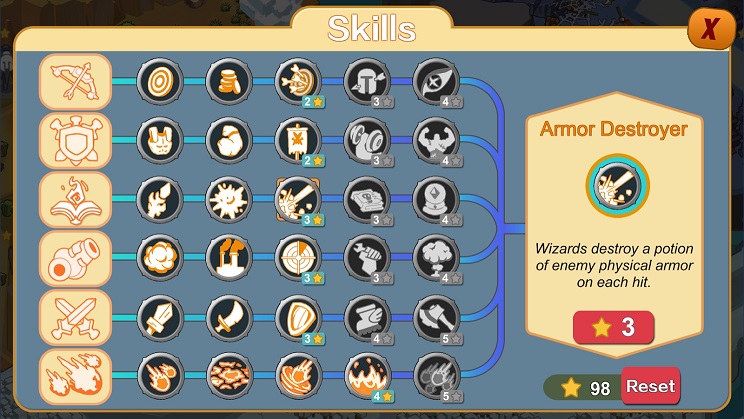The image size is (744, 419).
Task: Select the bullseye target archer skill
Action: point(156,80)
